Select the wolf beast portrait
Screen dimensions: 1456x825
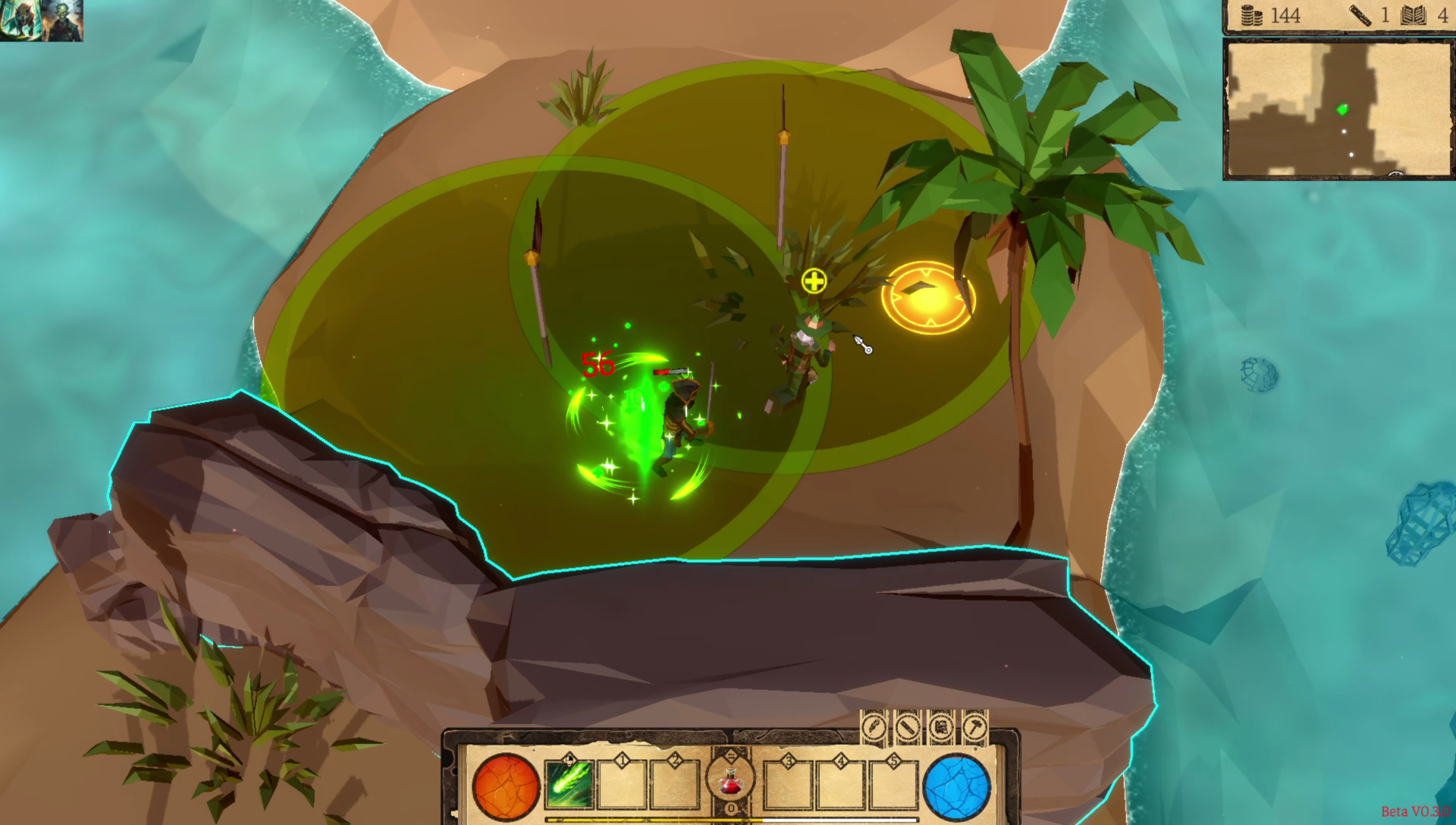(20, 20)
